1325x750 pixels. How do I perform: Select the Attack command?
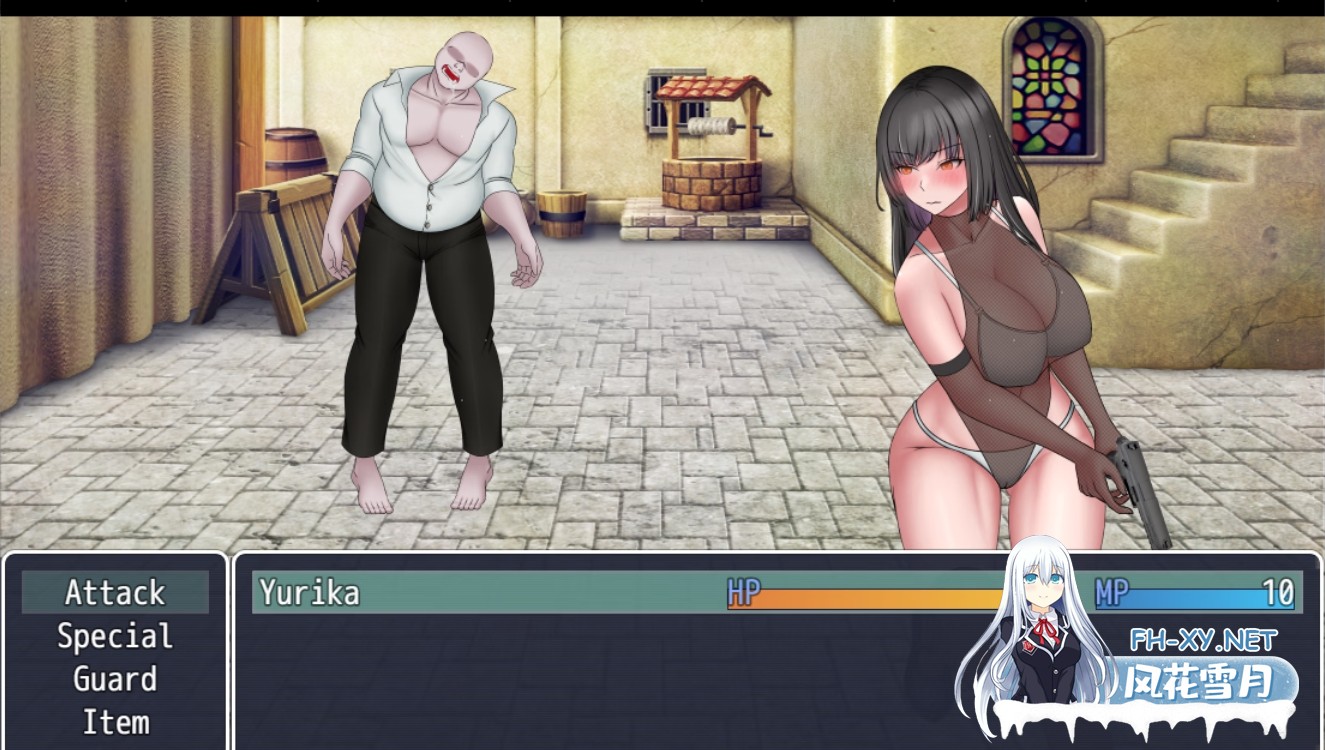click(114, 592)
